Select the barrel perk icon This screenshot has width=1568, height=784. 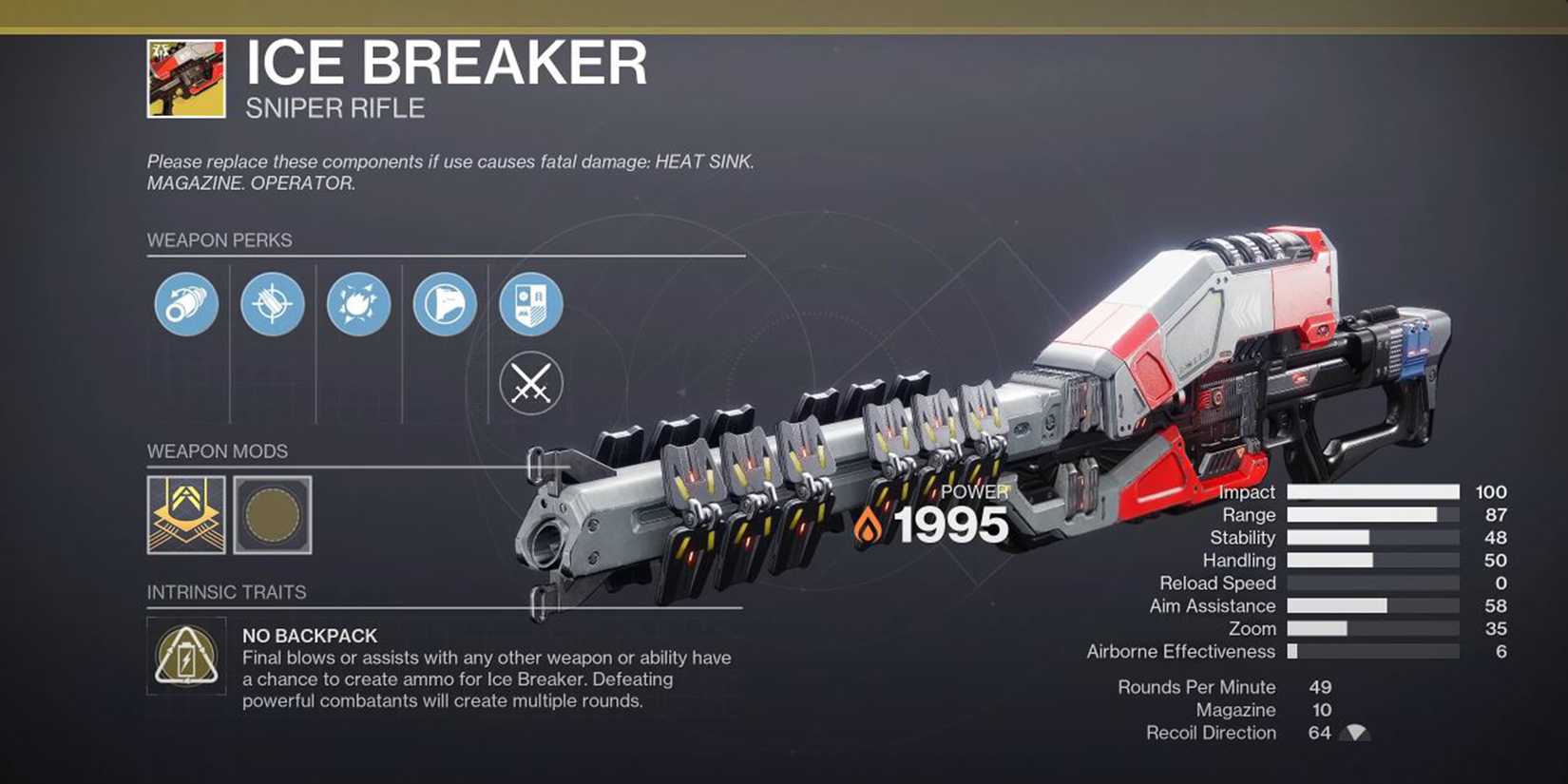(x=186, y=305)
